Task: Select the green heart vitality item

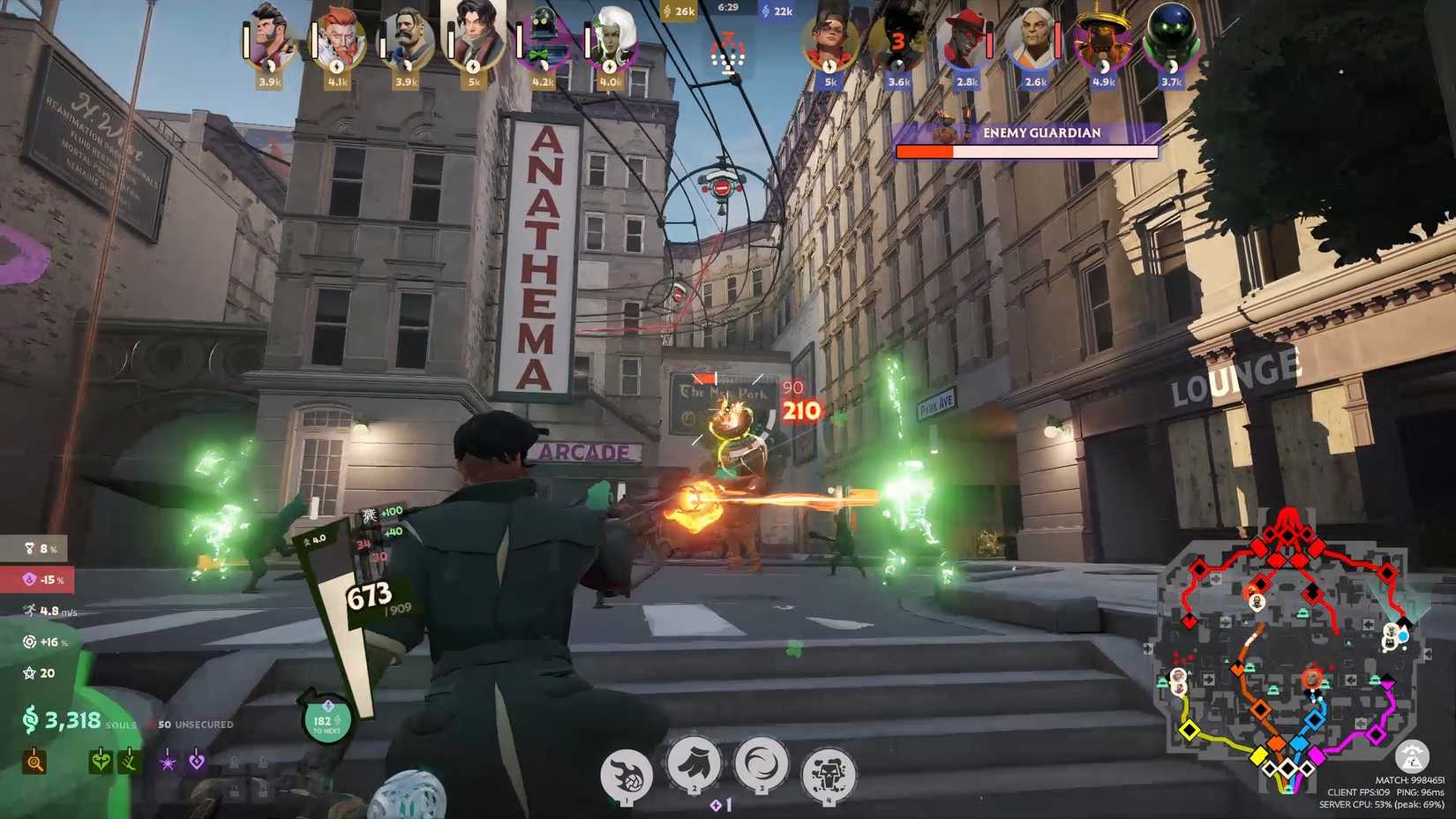Action: point(100,761)
